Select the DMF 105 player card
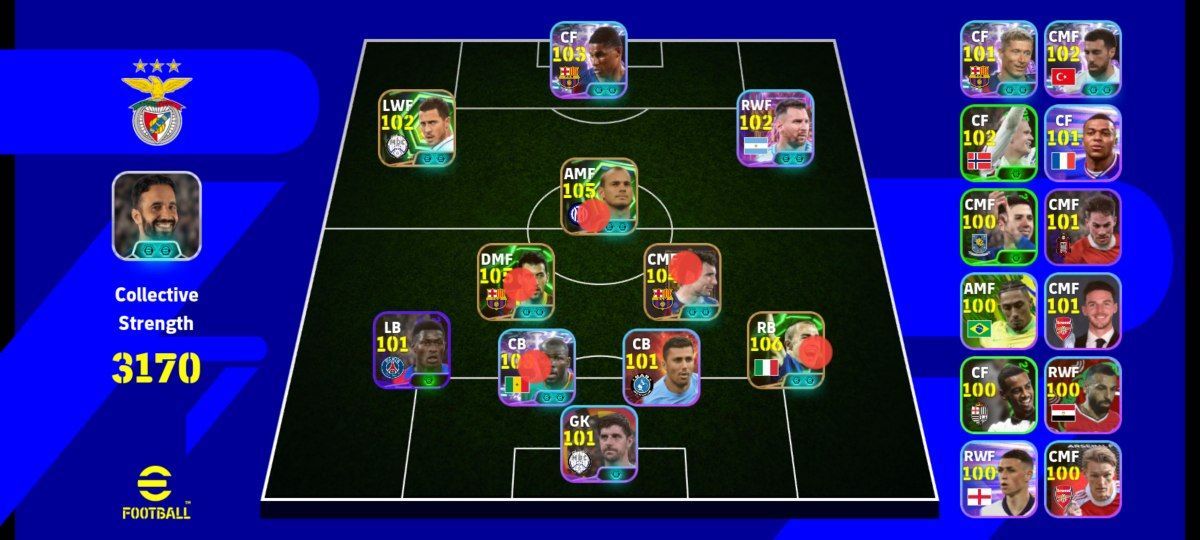The image size is (1200, 540). coord(515,281)
